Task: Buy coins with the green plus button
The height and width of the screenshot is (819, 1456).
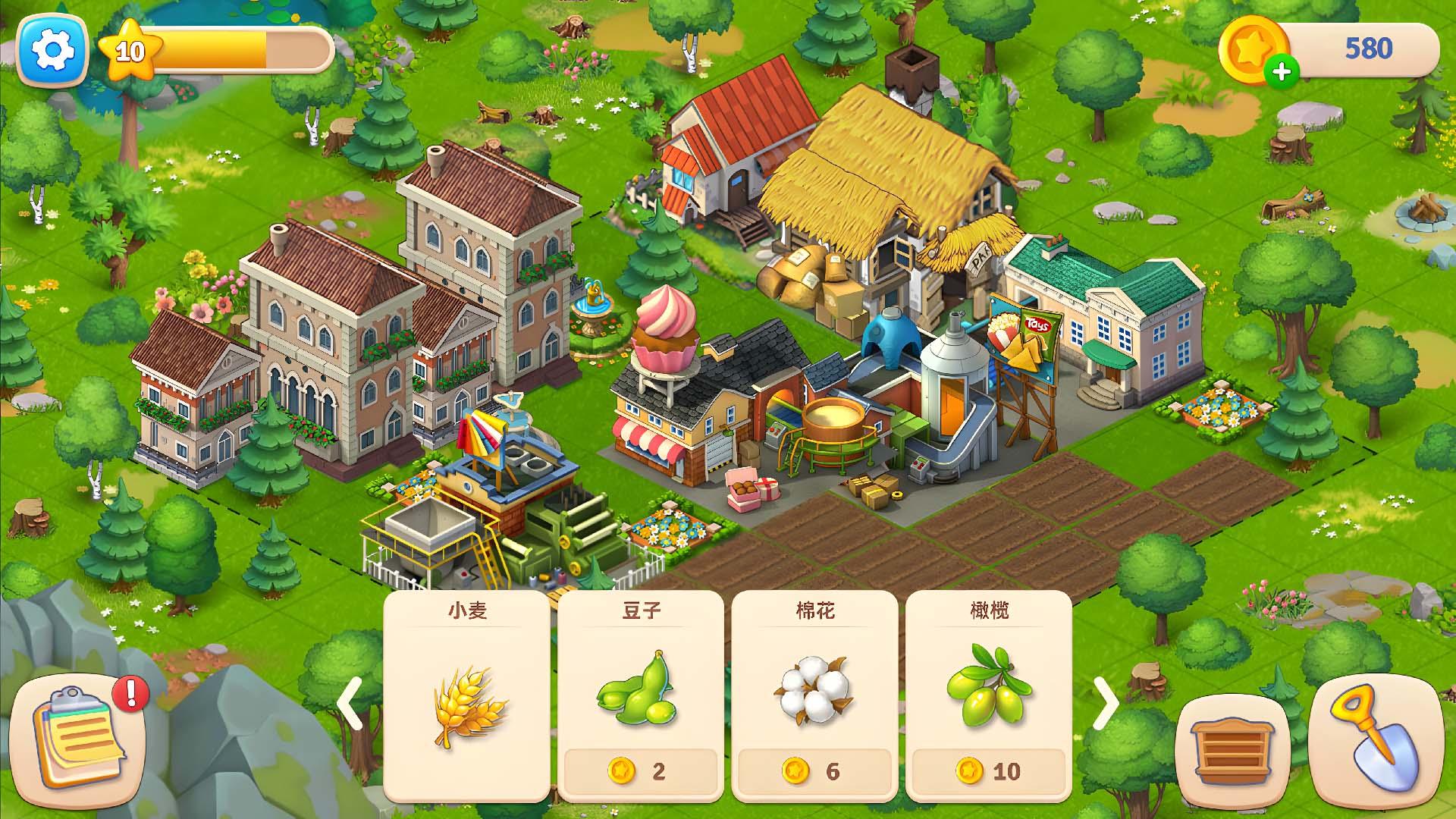Action: 1283,73
